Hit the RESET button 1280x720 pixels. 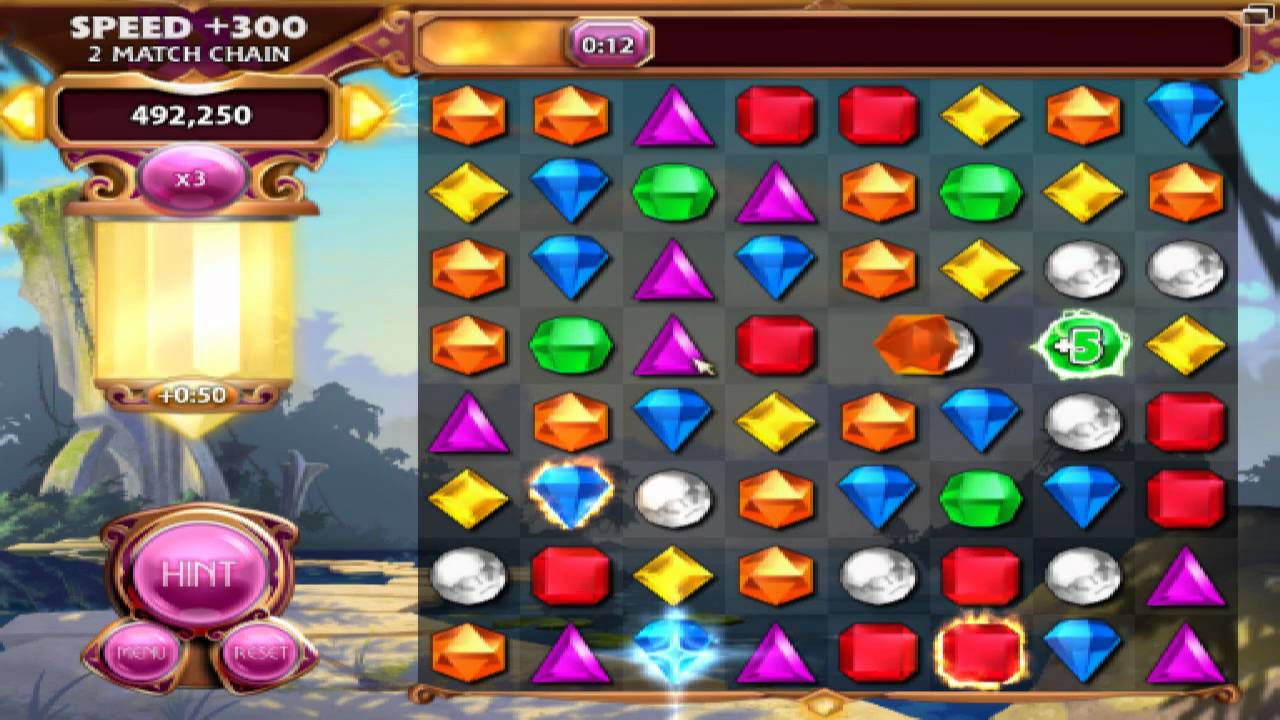point(259,653)
